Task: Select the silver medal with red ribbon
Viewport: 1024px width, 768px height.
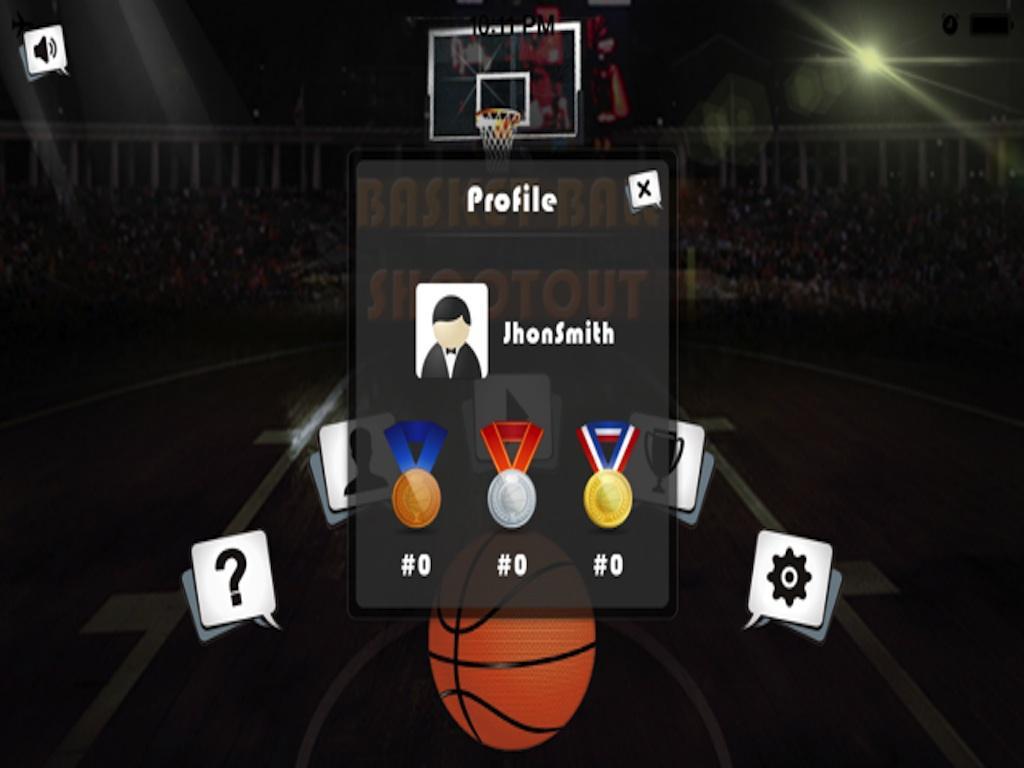Action: [x=512, y=475]
